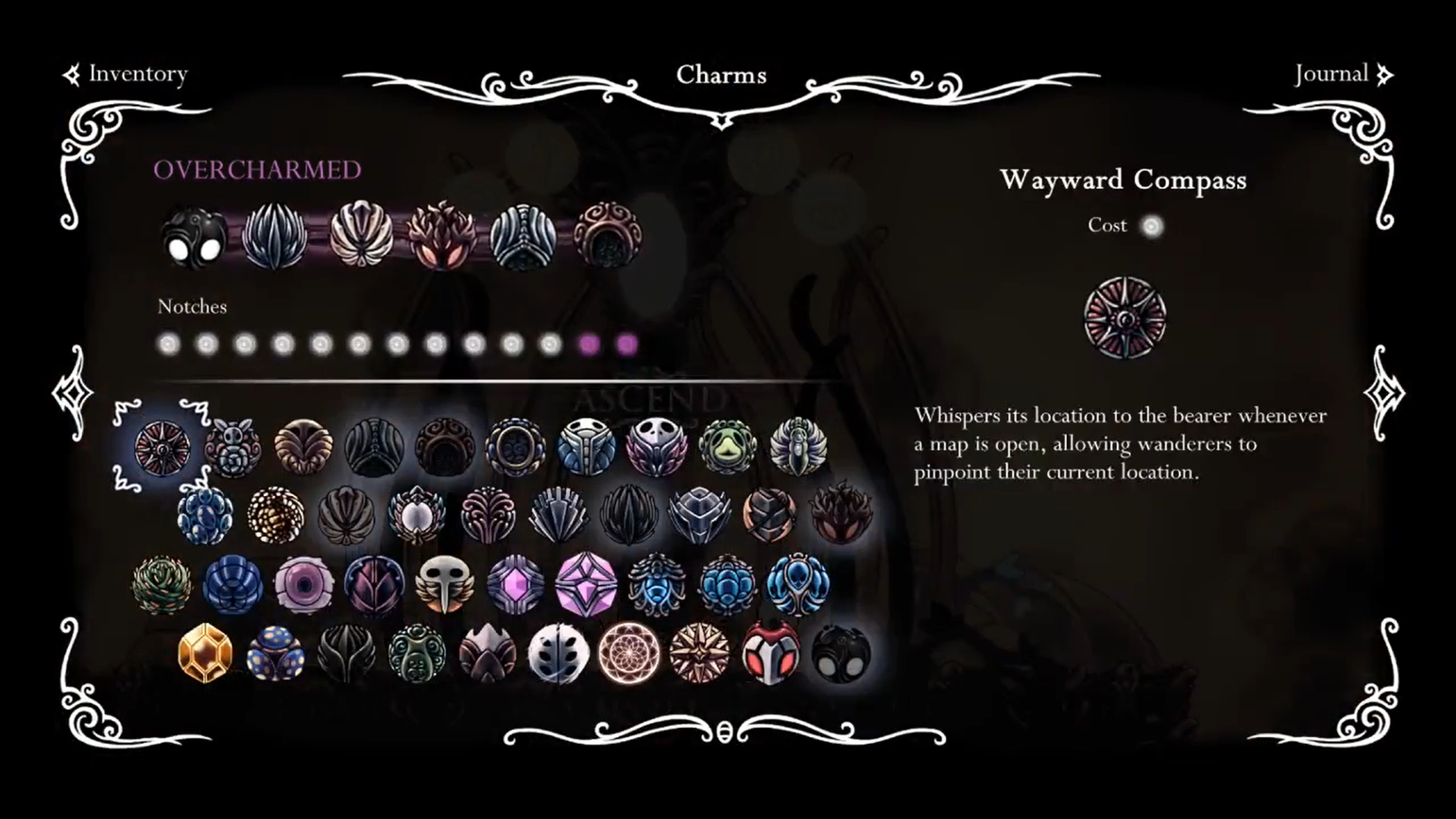1456x819 pixels.
Task: Click the Cost notch beside the label
Action: tap(1152, 226)
